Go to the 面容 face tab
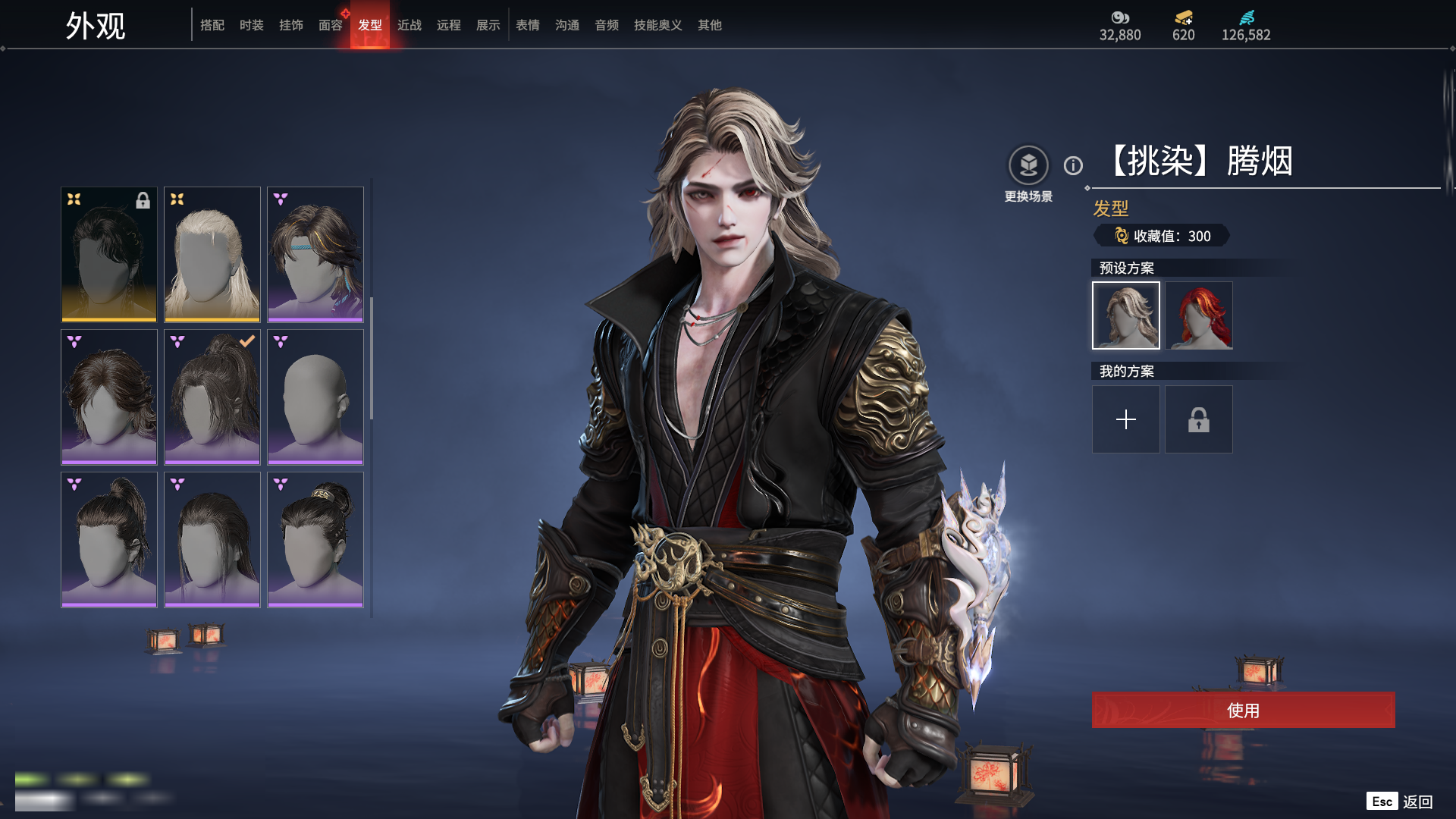The image size is (1456, 819). point(331,25)
